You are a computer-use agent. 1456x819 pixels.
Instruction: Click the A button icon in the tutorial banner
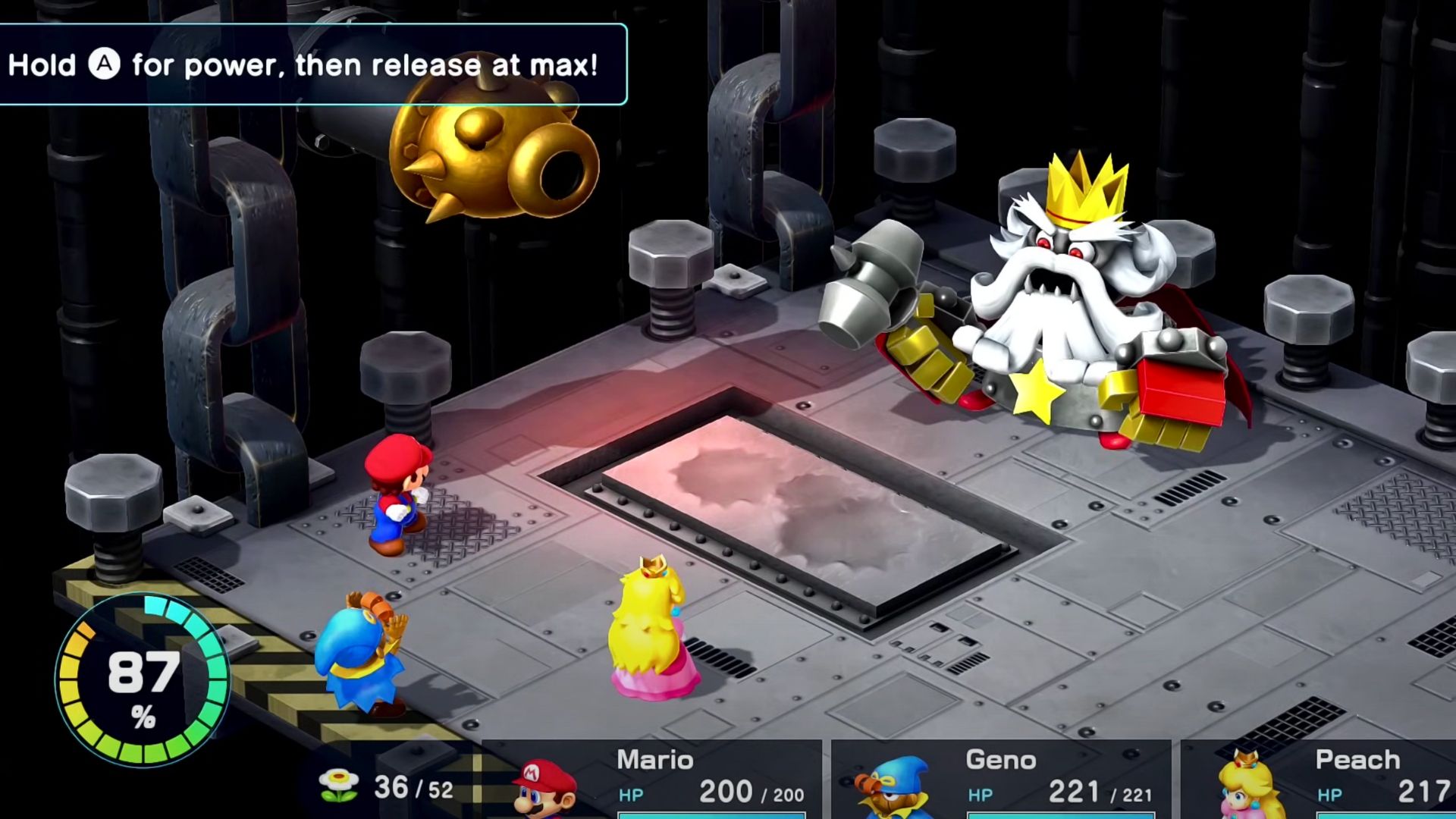tap(105, 65)
